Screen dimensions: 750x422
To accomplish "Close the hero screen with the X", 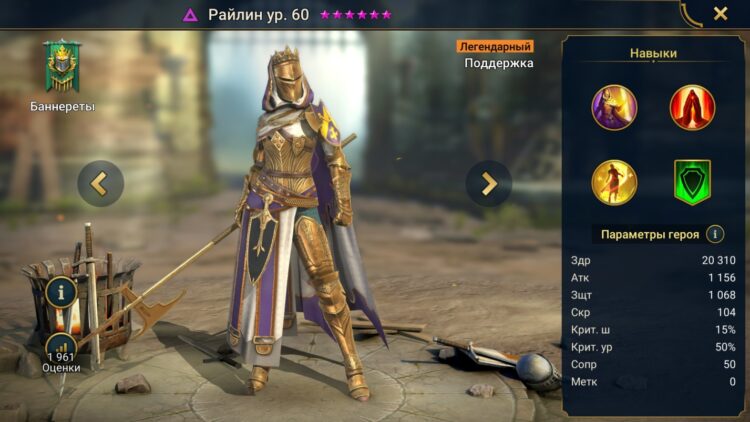I will pos(720,14).
